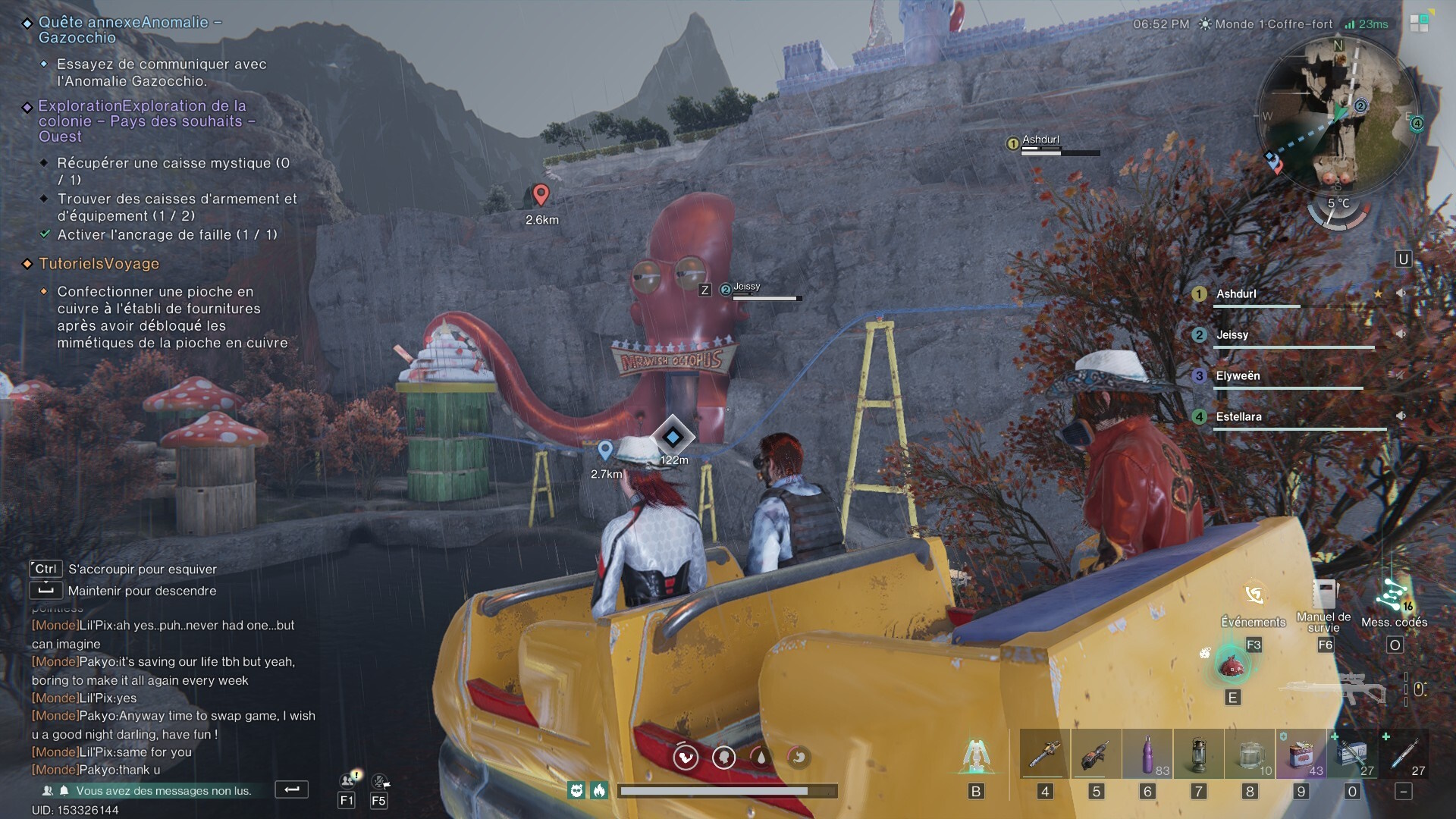Viewport: 1456px width, 819px height.
Task: Select teammate Jeissy in party list
Action: point(1232,335)
